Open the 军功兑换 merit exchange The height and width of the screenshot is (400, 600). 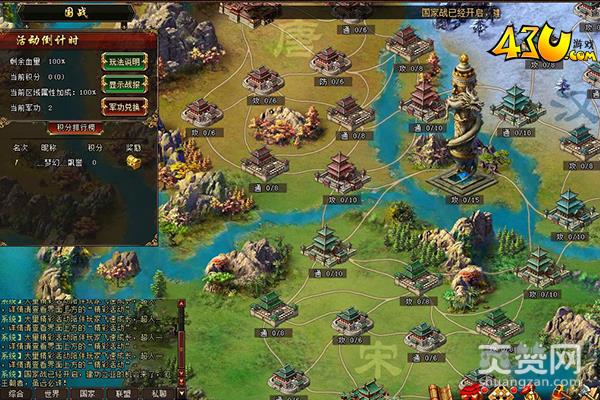(x=125, y=105)
